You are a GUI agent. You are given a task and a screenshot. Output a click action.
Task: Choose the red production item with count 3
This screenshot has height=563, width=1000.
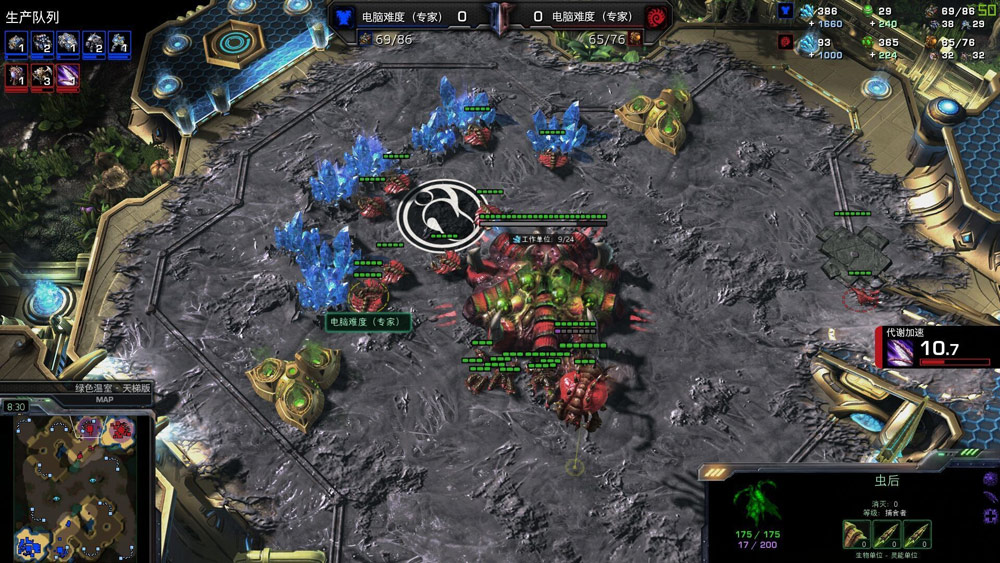pos(42,76)
